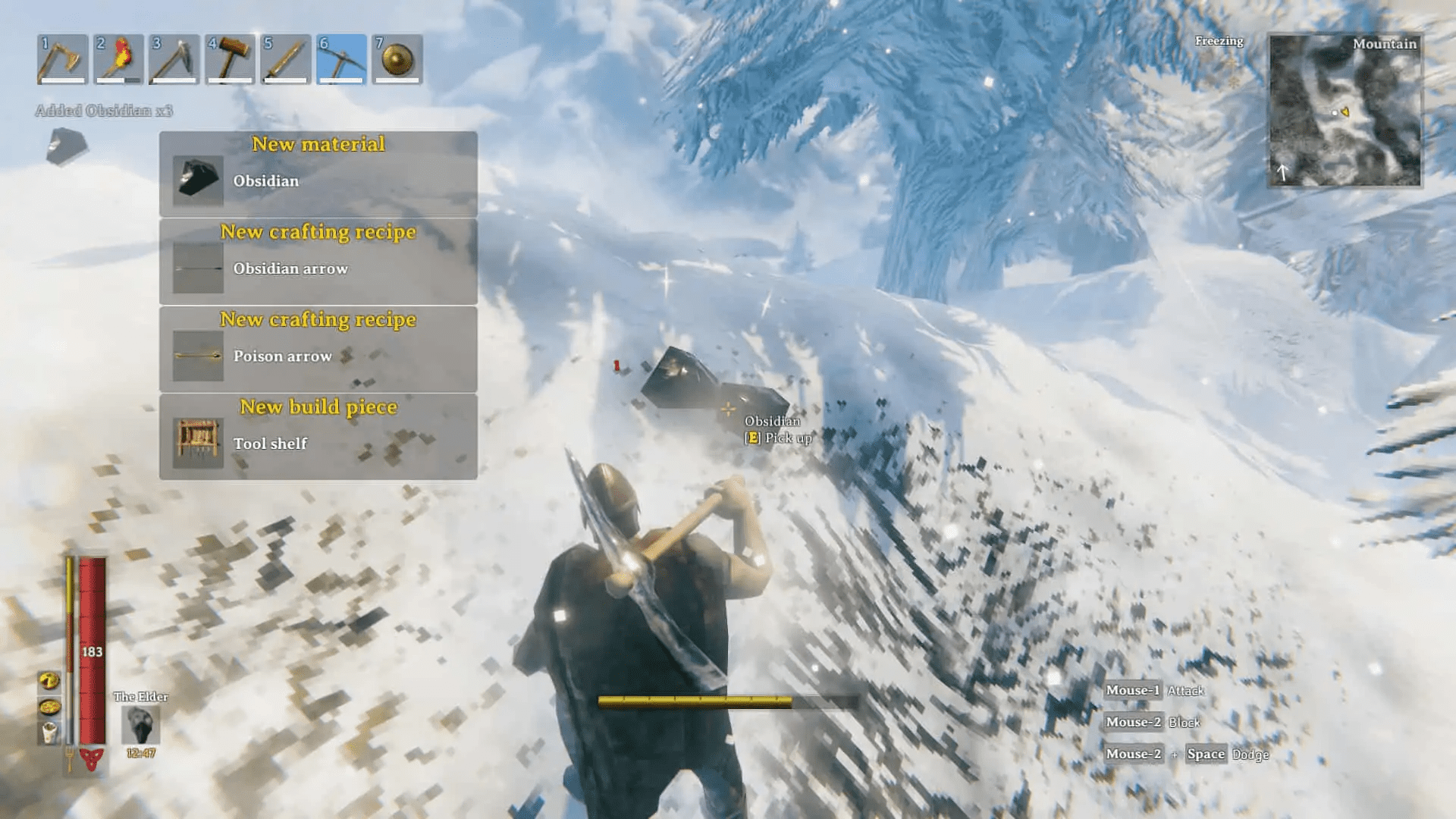
Task: Equip the round shield in slot 7
Action: [397, 59]
